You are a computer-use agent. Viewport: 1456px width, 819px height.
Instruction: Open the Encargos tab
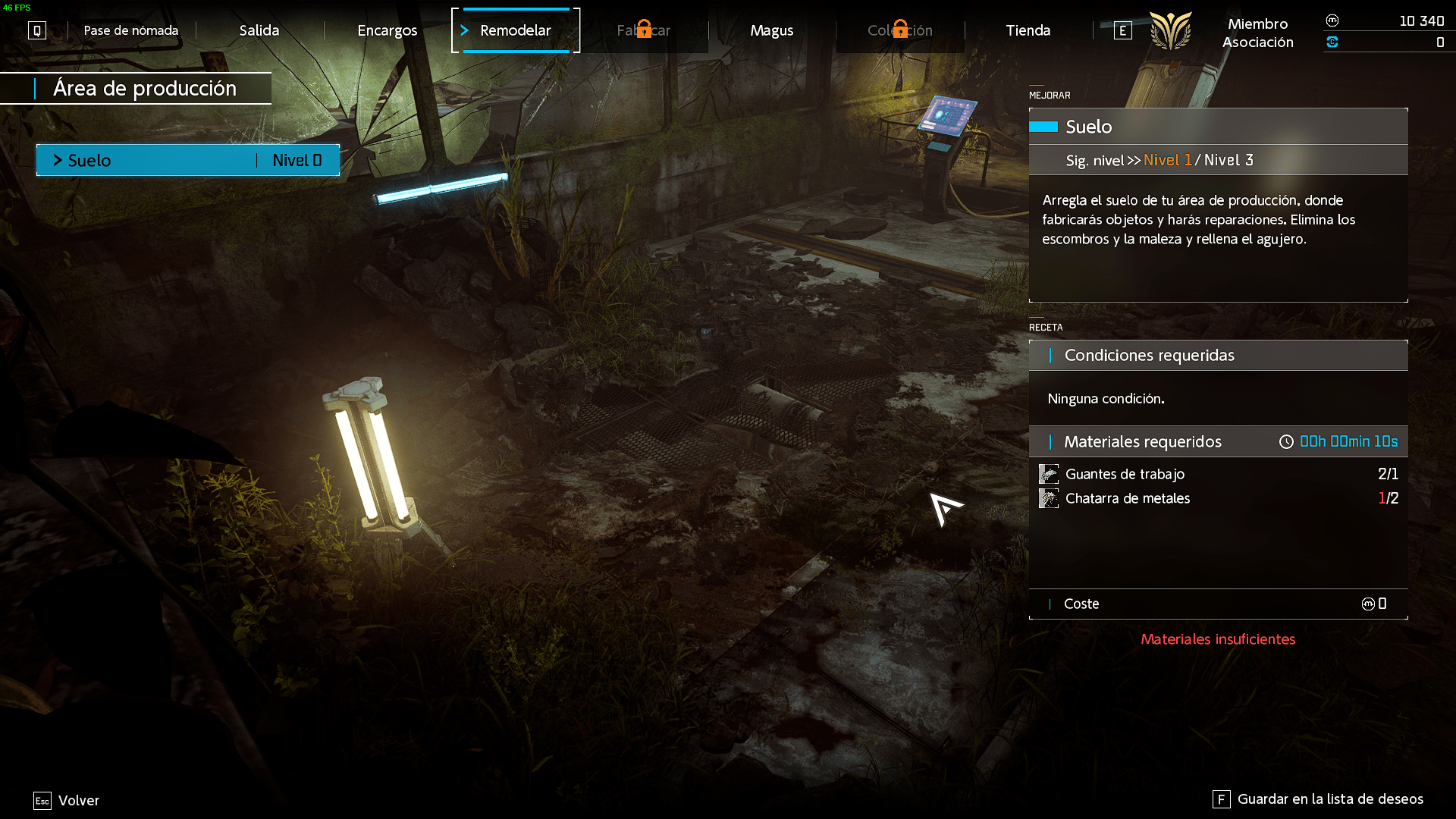[387, 30]
